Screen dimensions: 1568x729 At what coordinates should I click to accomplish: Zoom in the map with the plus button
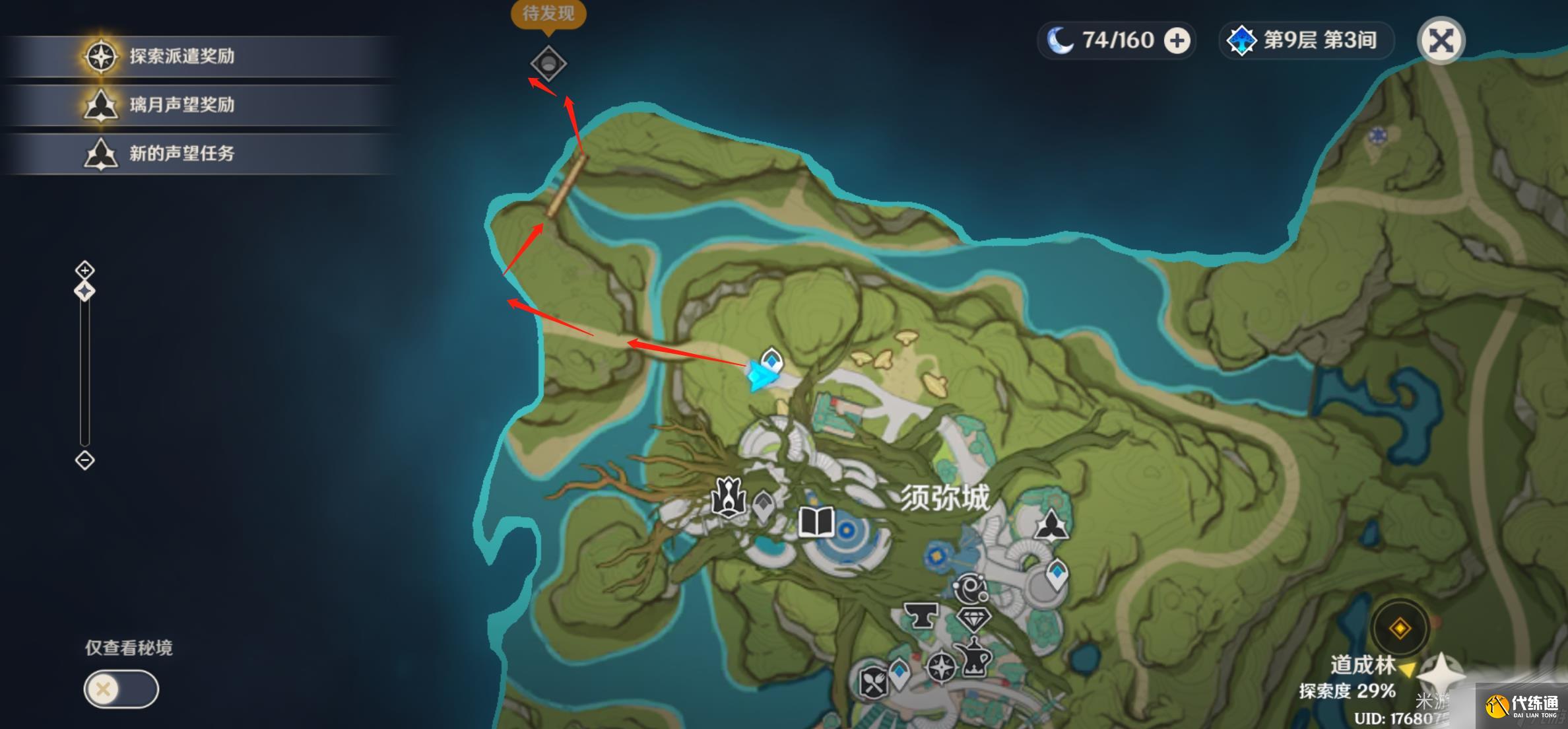[x=84, y=270]
